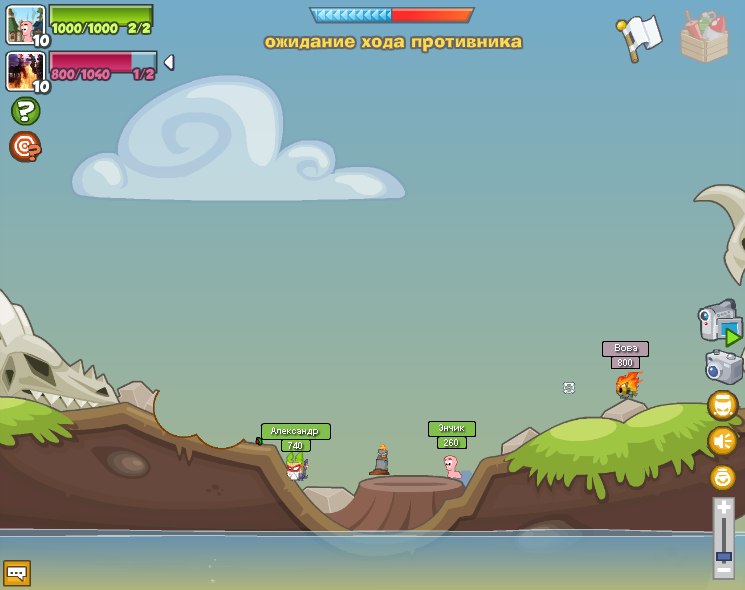This screenshot has width=745, height=590.
Task: Toggle sound with the speaker button
Action: coord(722,441)
